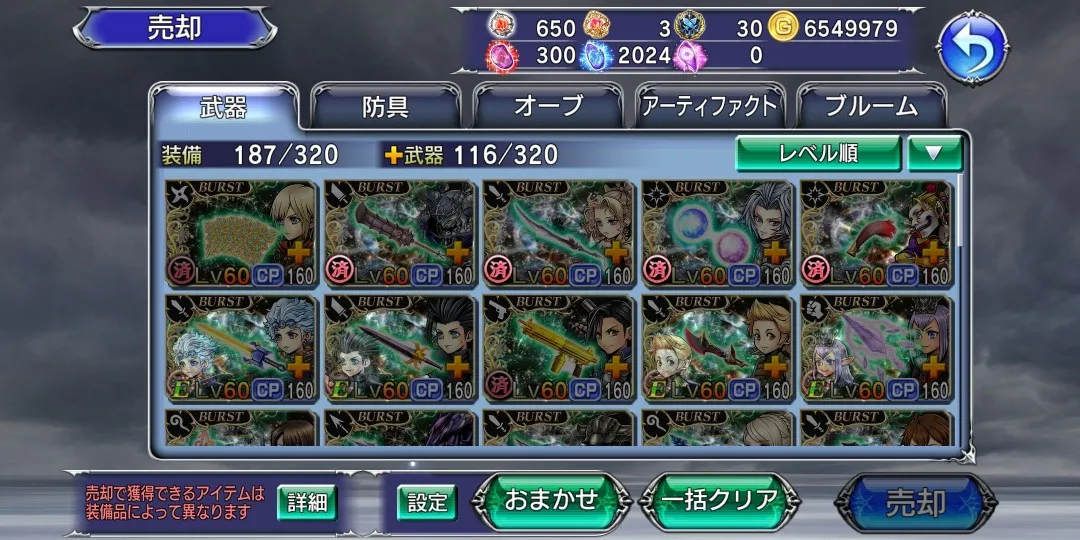Toggle sort order with the down arrow
The image size is (1080, 540).
tap(934, 153)
